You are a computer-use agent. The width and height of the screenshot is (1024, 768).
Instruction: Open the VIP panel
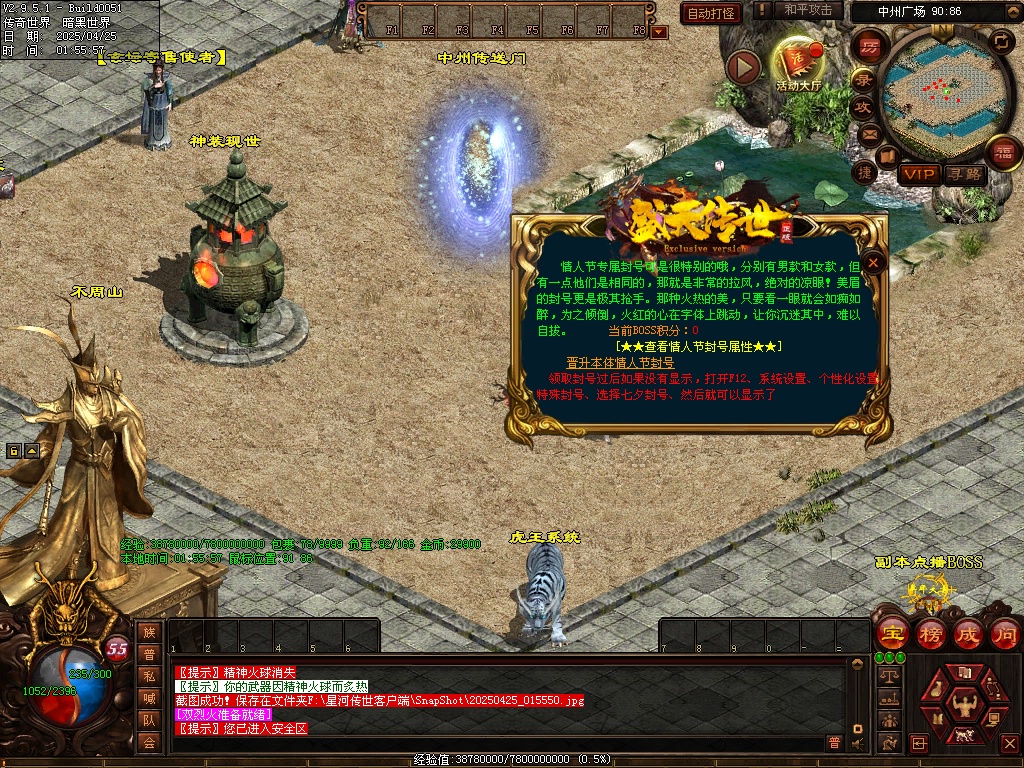918,174
